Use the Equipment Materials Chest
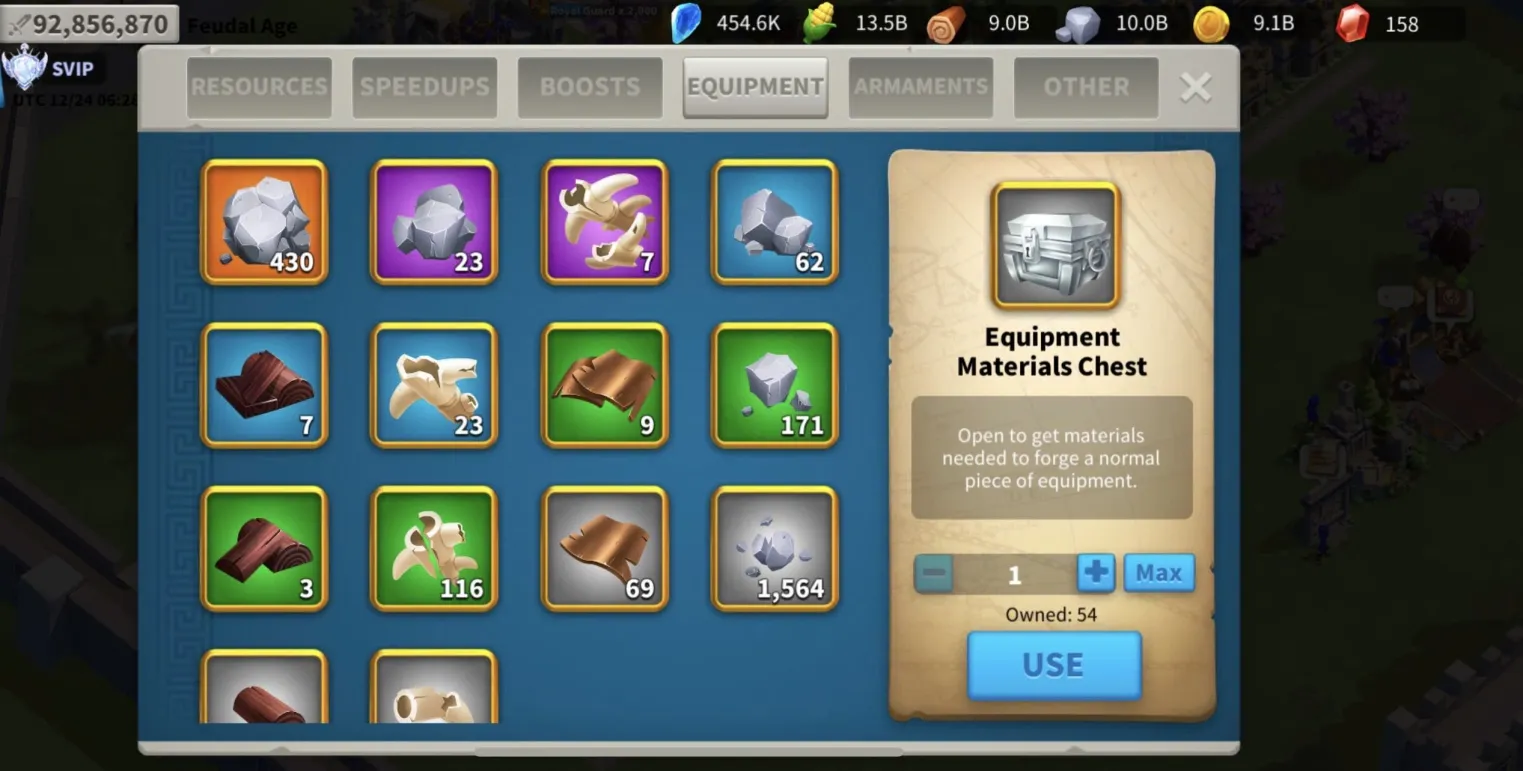The height and width of the screenshot is (771, 1523). [x=1054, y=665]
